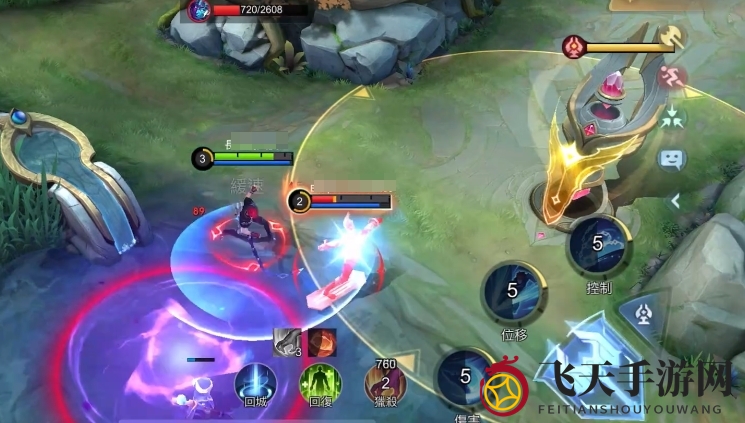The image size is (745, 423).
Task: Select the red orb item icon
Action: [x=322, y=342]
